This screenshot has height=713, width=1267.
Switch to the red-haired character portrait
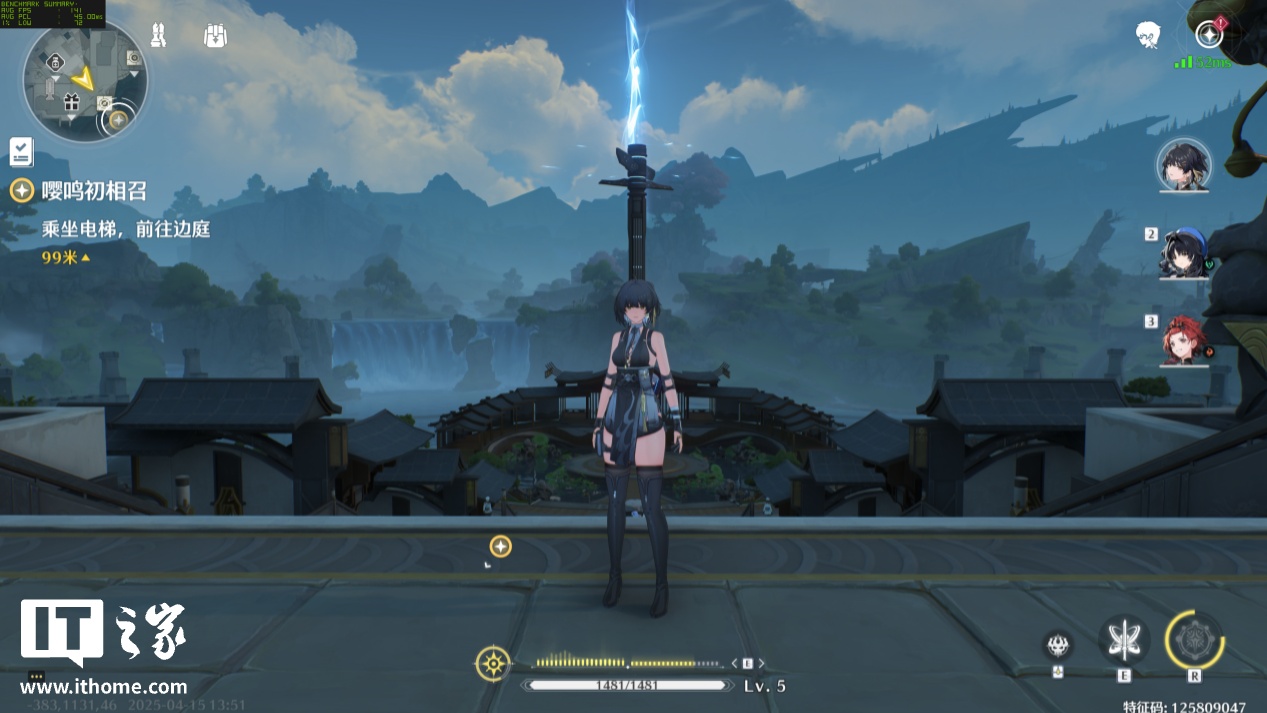point(1184,338)
